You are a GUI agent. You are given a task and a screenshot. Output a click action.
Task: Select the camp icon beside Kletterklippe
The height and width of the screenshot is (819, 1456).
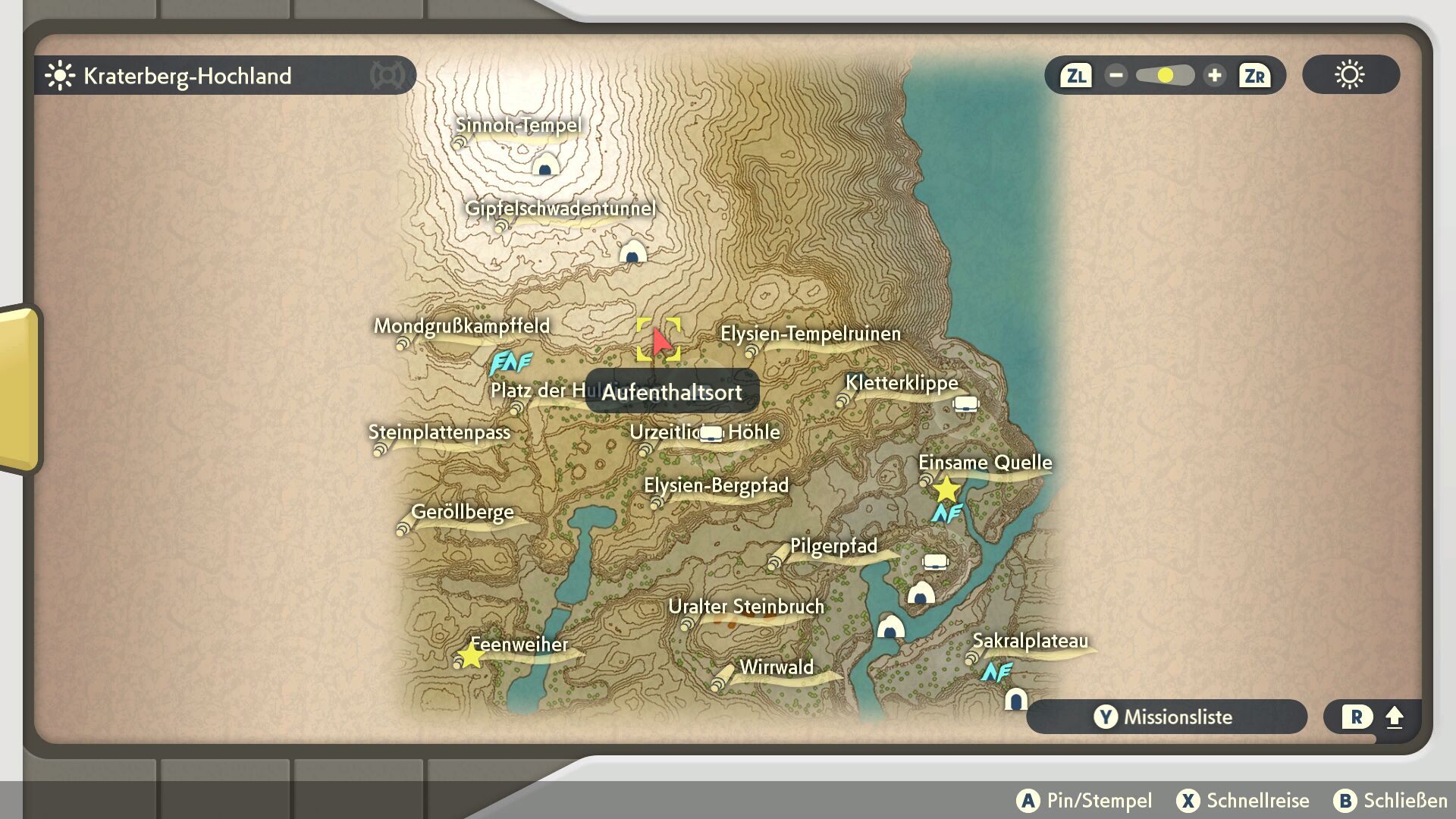(965, 403)
